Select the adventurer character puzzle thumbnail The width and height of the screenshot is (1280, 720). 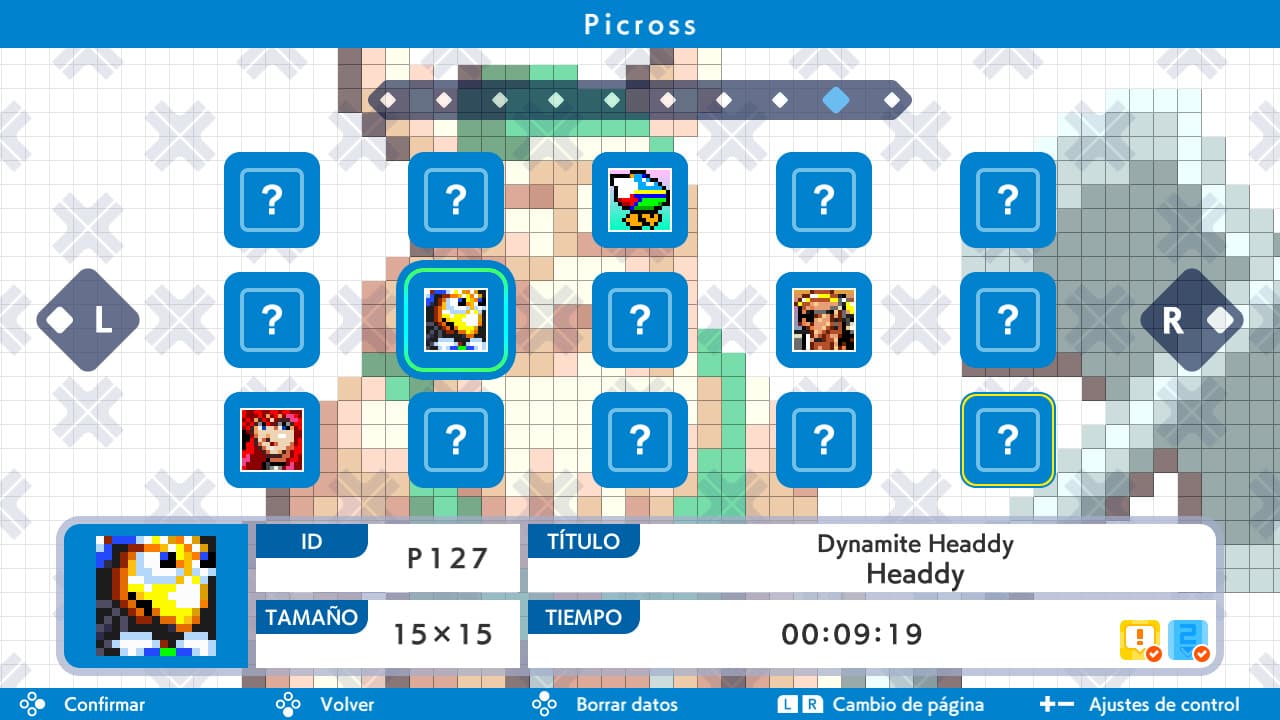pos(823,320)
